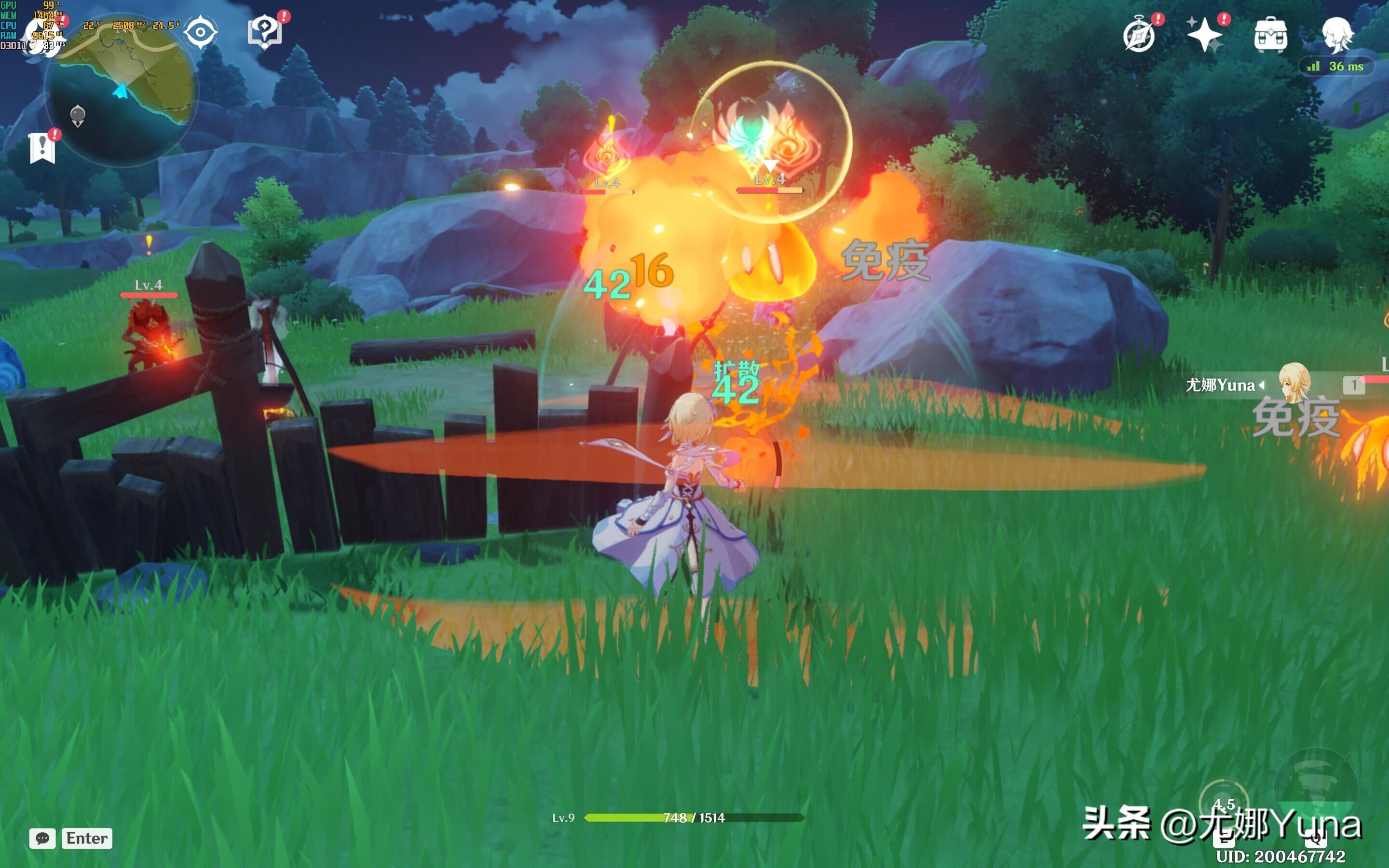Use the elemental skill with 4.5 cooldown

pos(1223,805)
